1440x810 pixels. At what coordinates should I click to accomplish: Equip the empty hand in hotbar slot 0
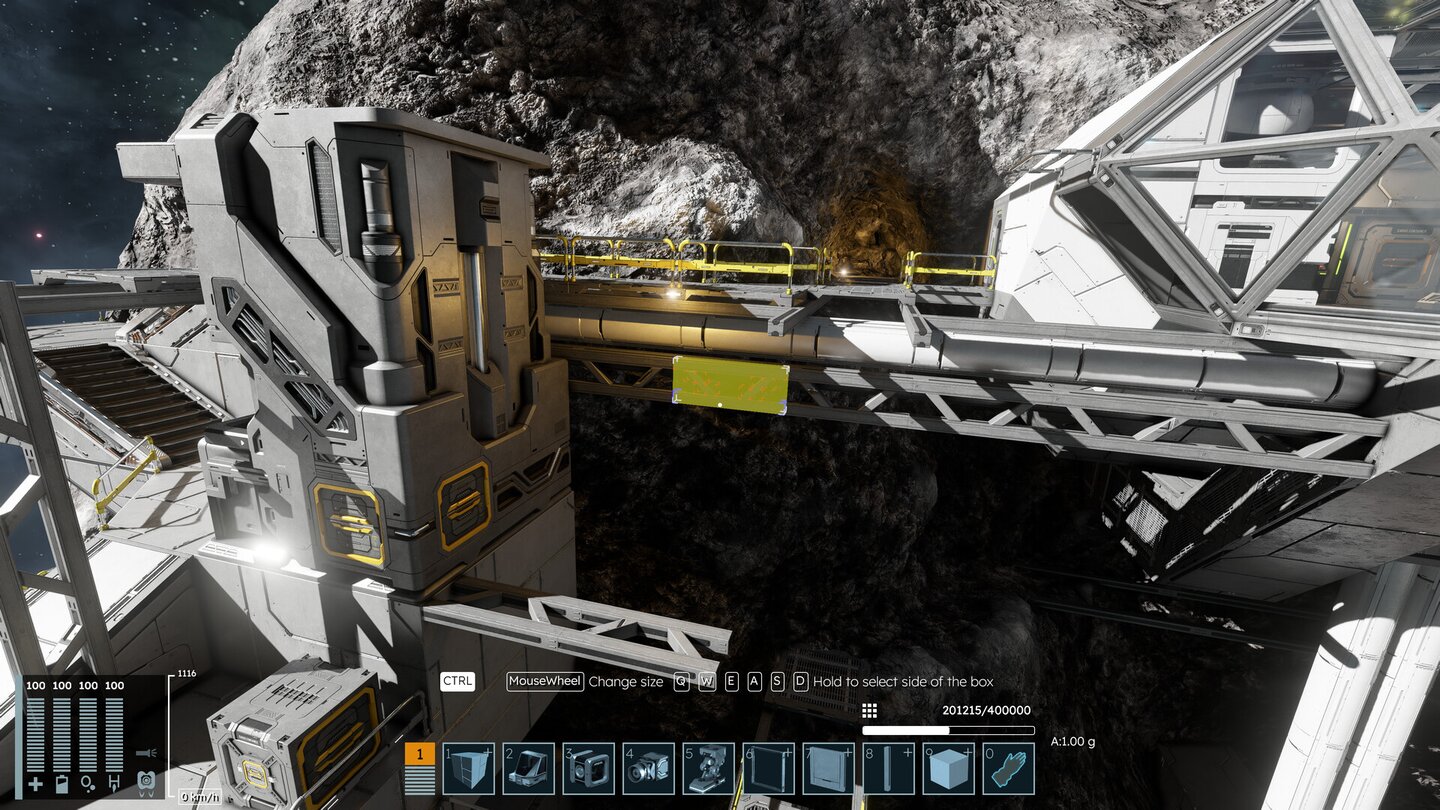click(1008, 768)
